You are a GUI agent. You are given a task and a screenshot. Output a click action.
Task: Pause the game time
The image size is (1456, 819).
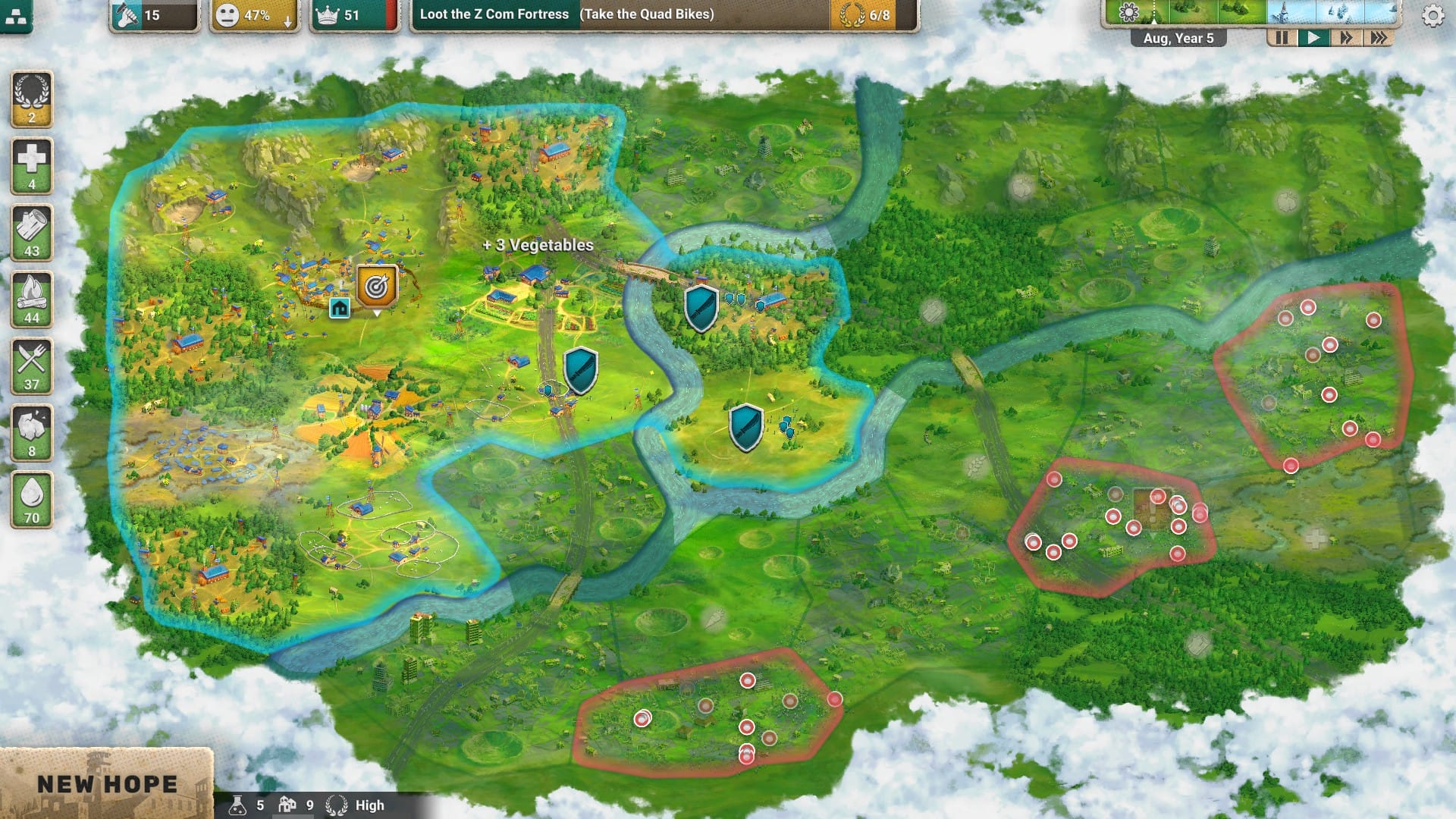coord(1282,38)
